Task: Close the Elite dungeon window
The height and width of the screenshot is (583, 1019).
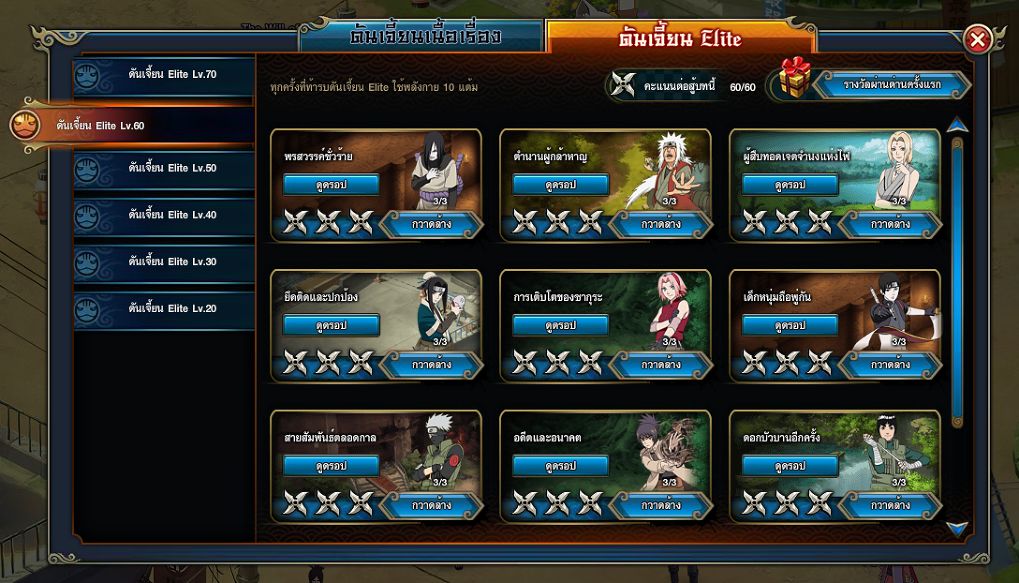Action: click(978, 40)
